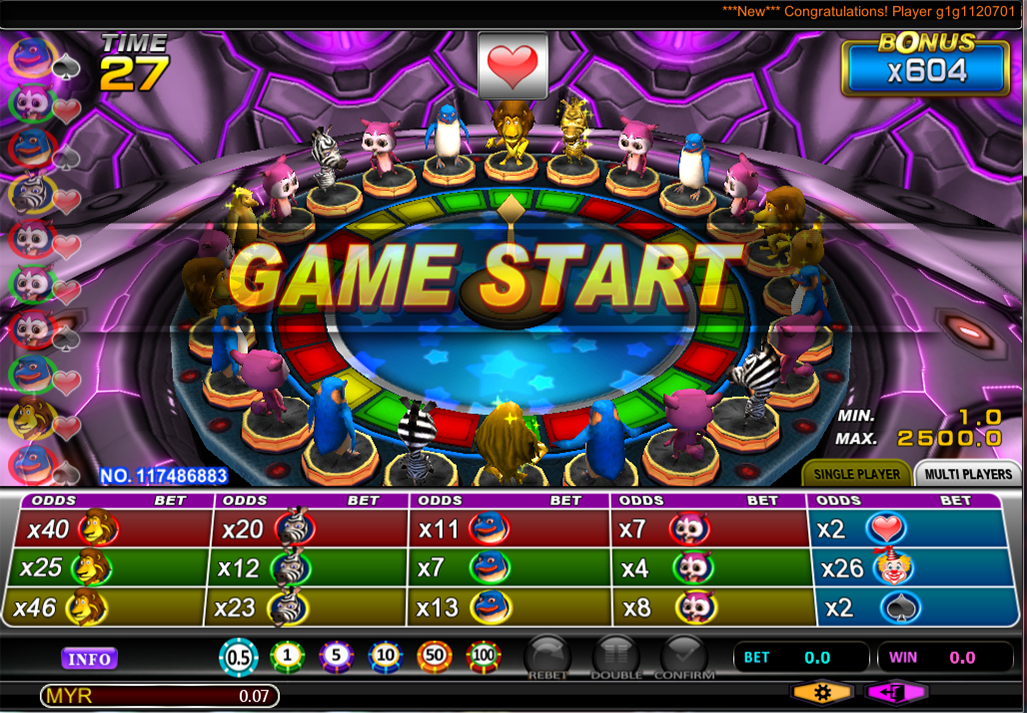Place a bet on yellow lion x46
The image size is (1027, 713).
[112, 607]
